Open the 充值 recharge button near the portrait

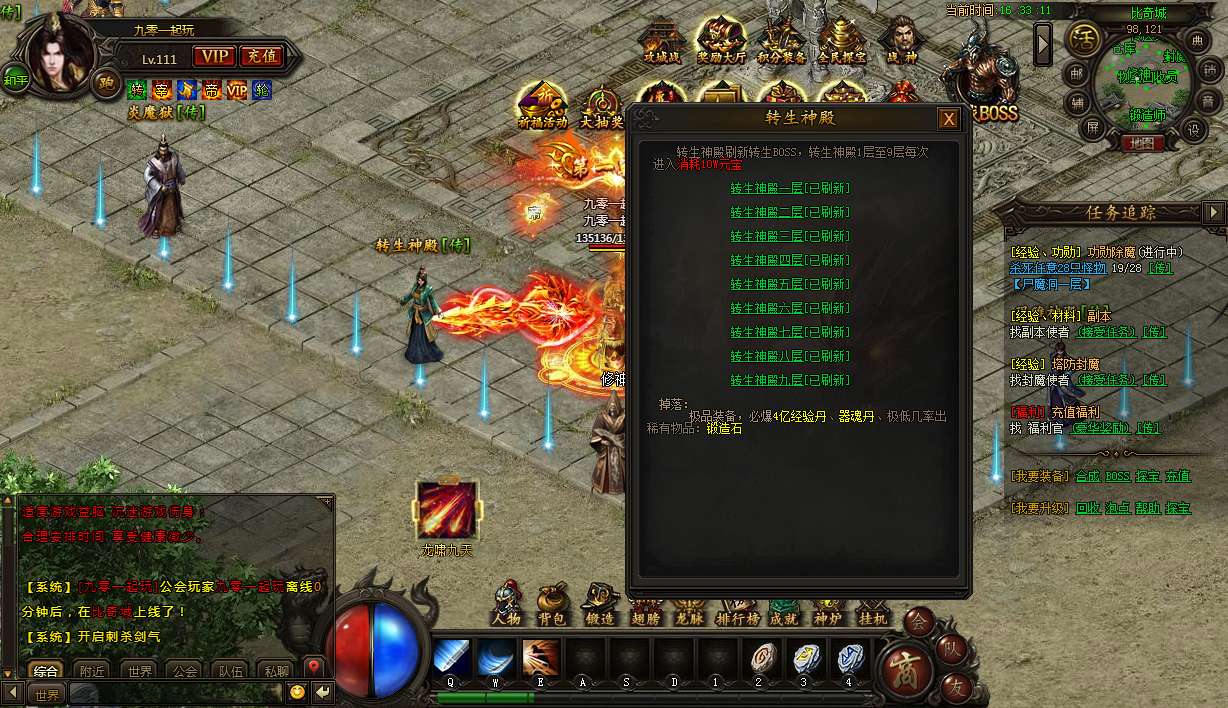coord(261,57)
